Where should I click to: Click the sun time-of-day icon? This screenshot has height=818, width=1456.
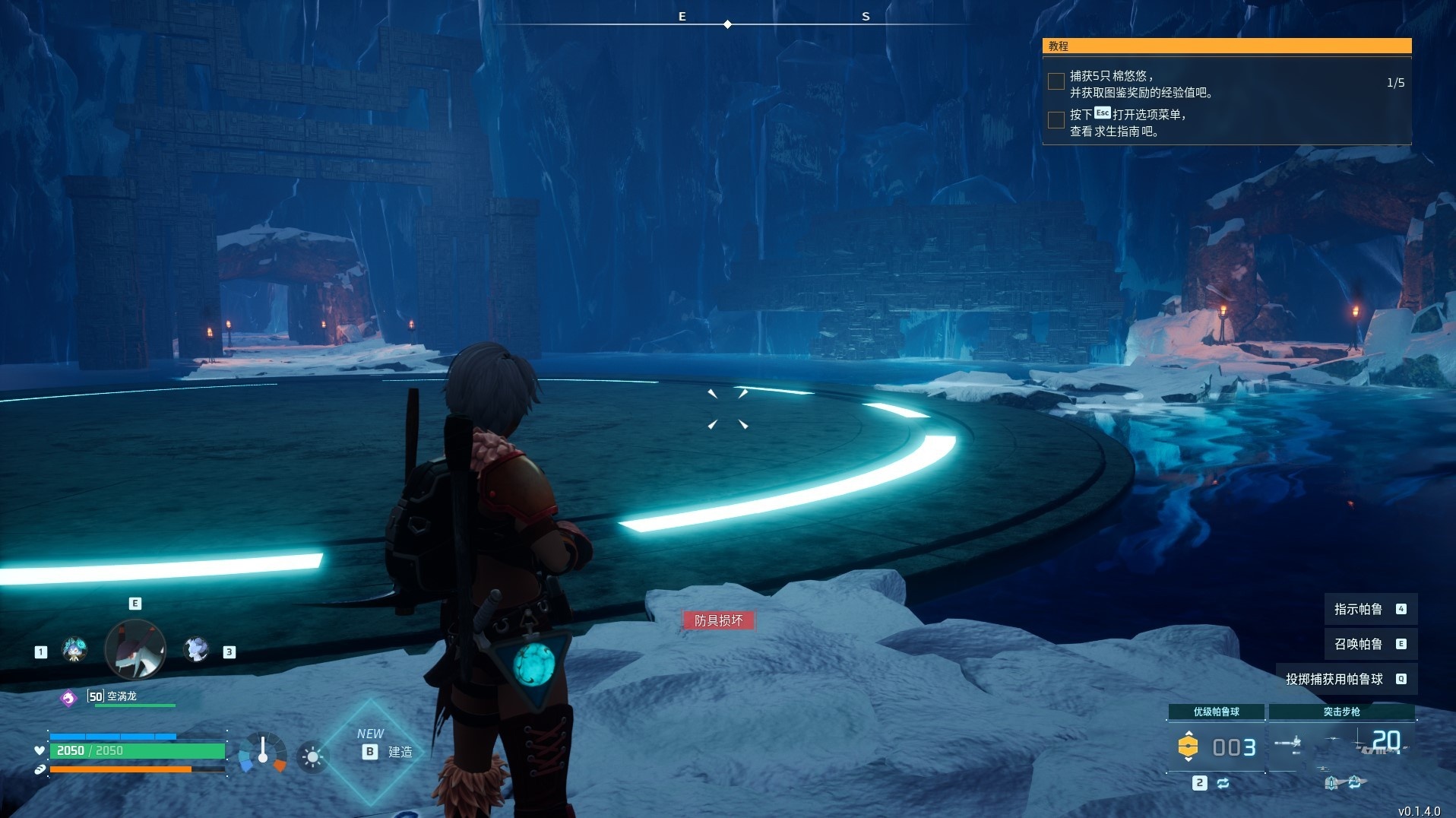coord(312,756)
